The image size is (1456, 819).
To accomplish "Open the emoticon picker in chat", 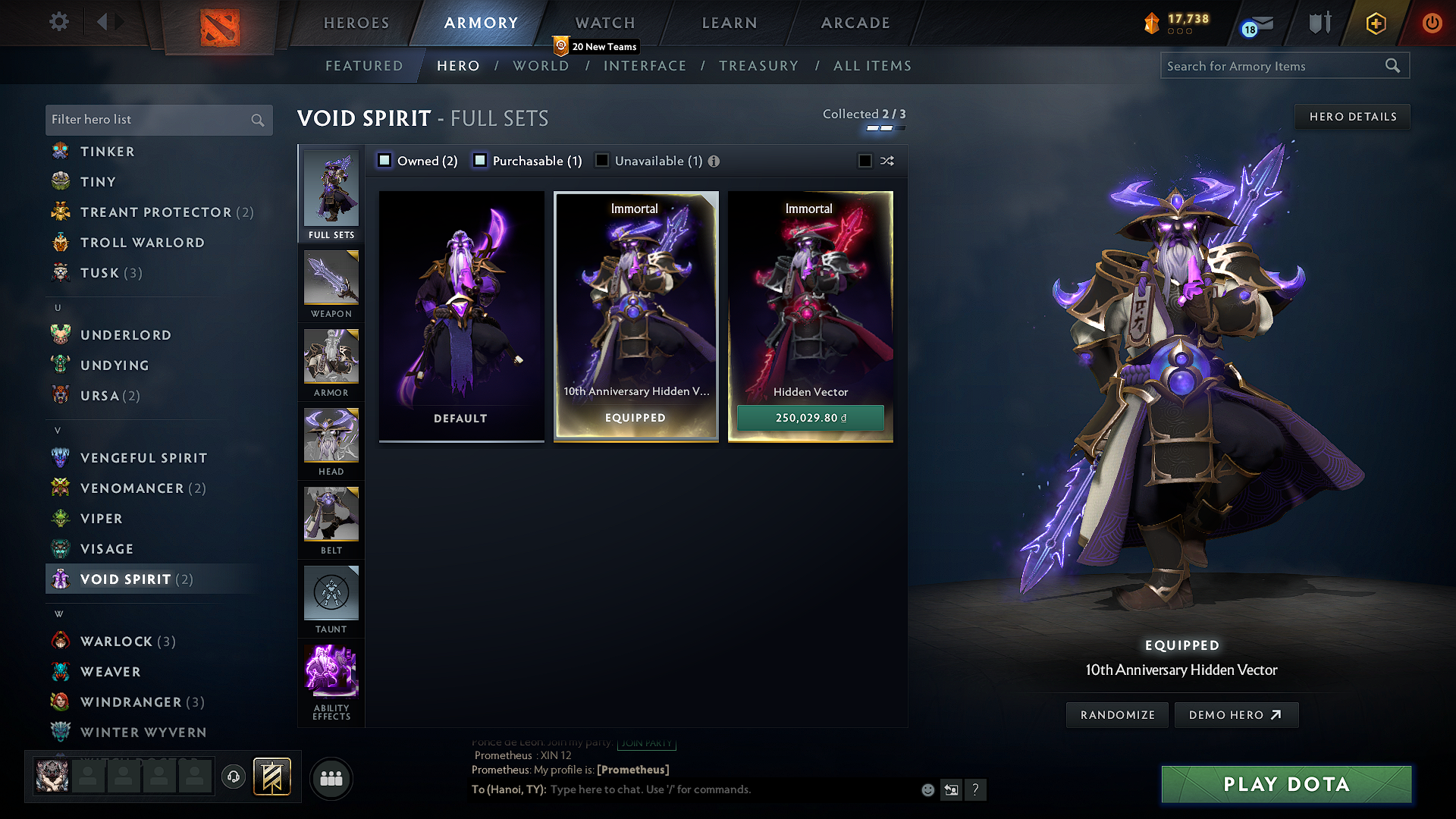I will (927, 789).
